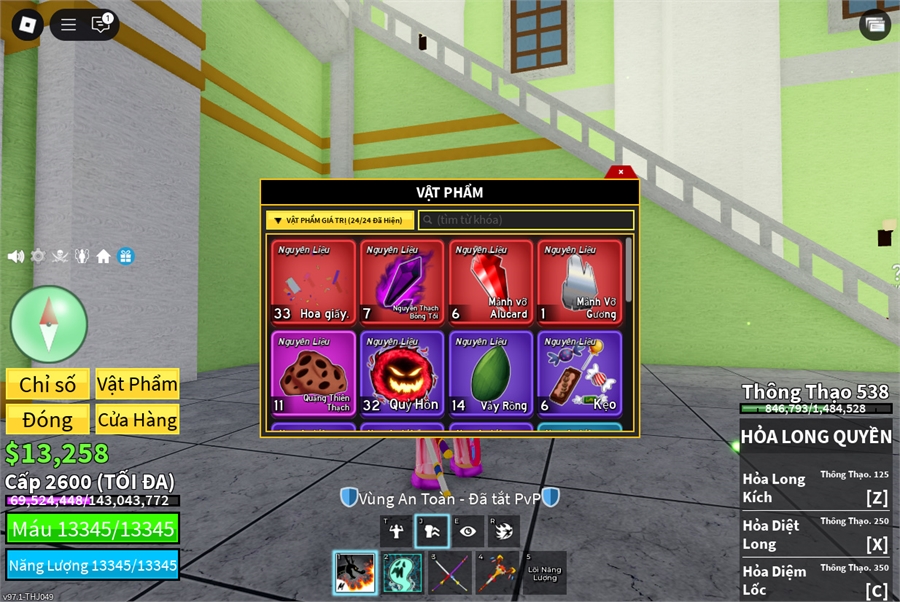Viewport: 900px width, 602px height.
Task: Select the Vảy Rồng green scale slot
Action: click(x=491, y=374)
